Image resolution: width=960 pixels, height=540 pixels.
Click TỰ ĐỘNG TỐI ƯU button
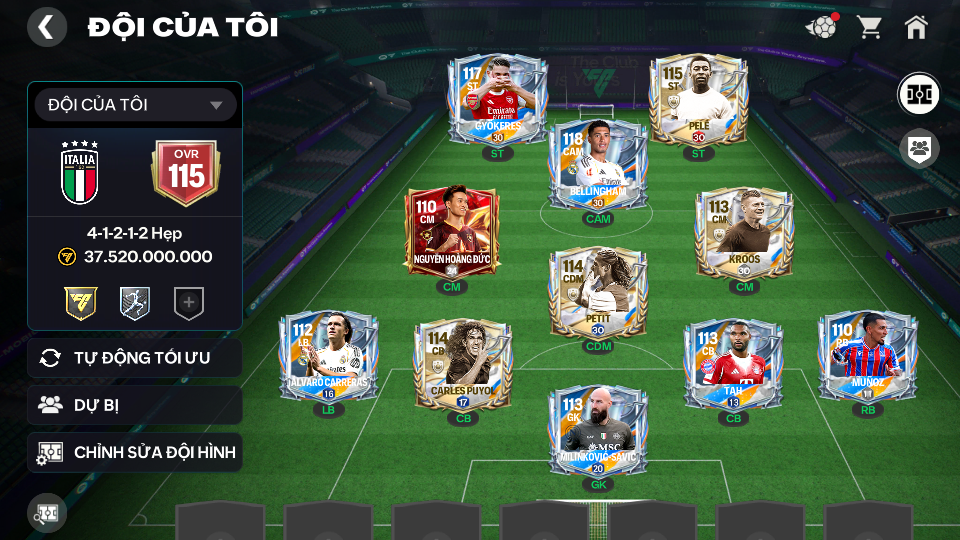[135, 357]
